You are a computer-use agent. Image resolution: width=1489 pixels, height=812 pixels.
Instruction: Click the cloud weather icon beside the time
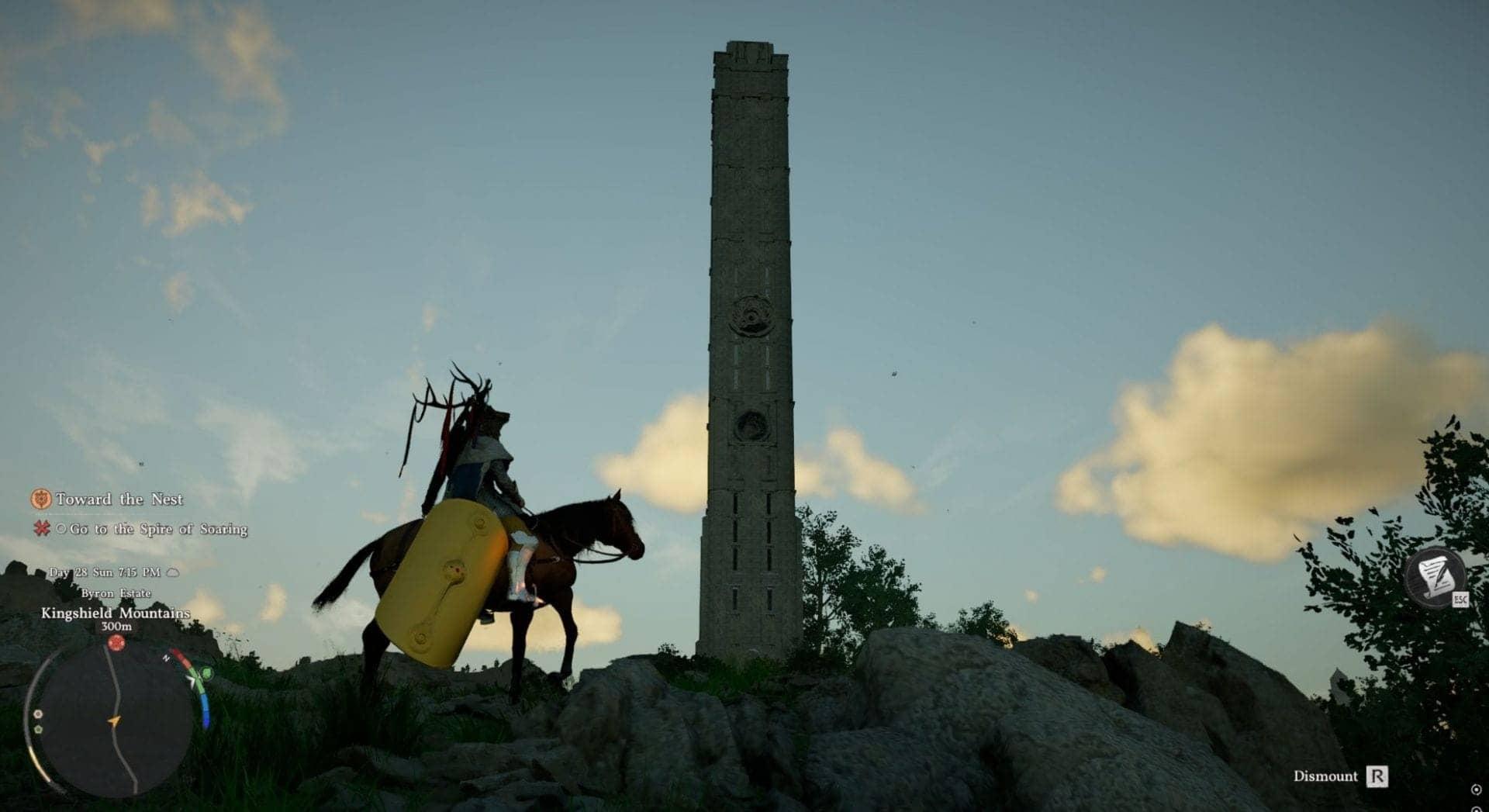(172, 573)
